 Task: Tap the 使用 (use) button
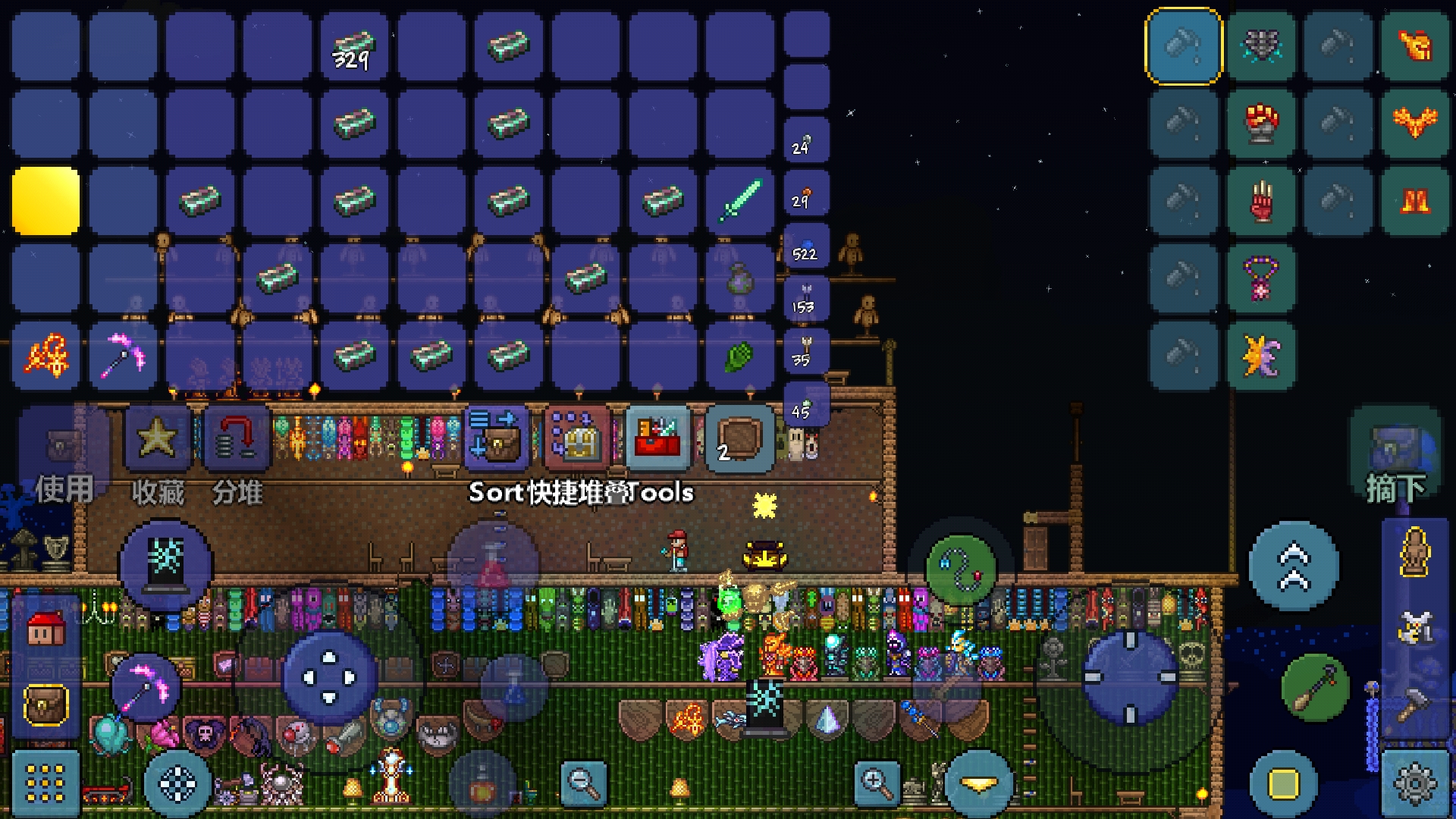(x=64, y=455)
